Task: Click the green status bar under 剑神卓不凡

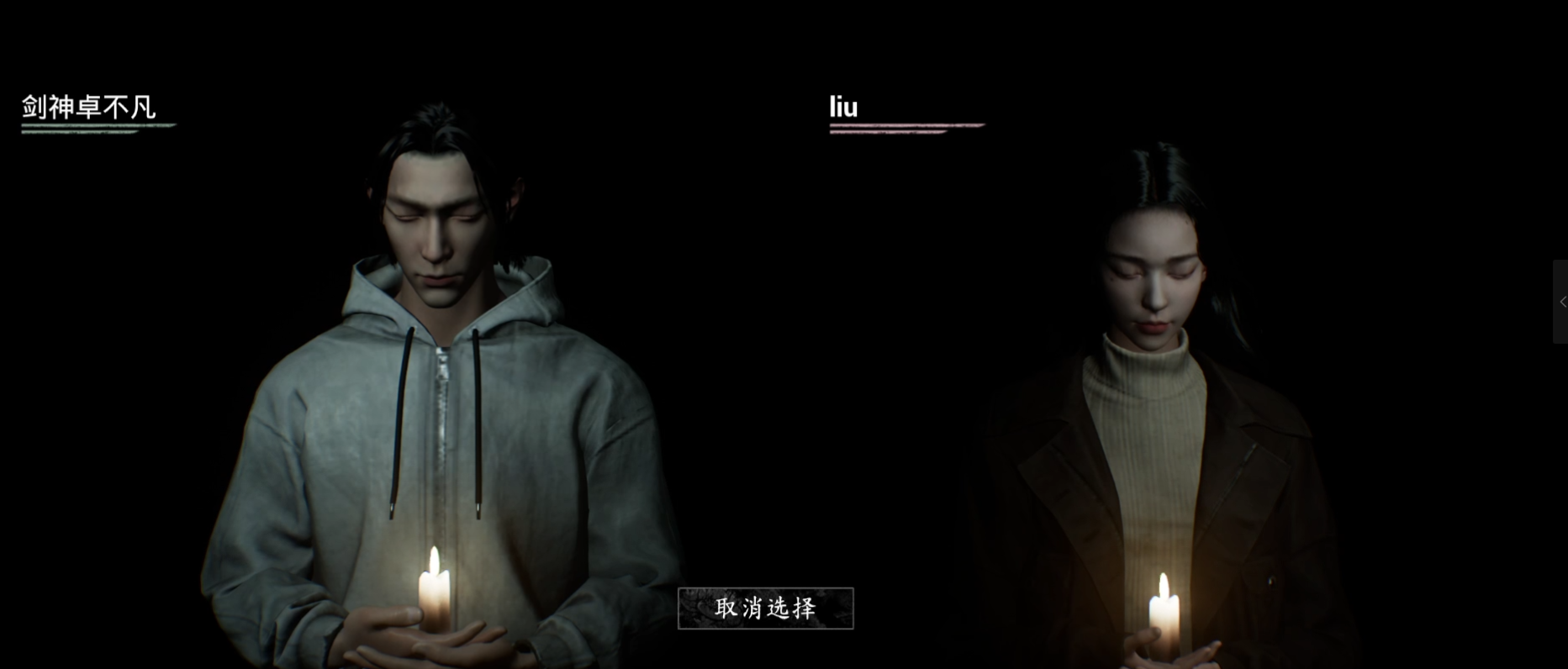Action: click(97, 126)
